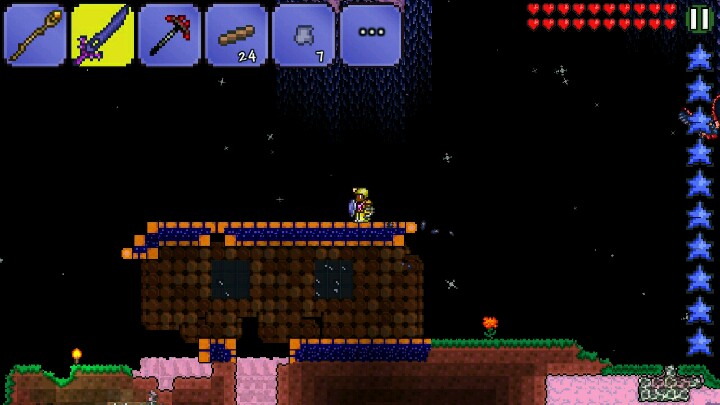Select the wood stack slot showing 24
Image resolution: width=720 pixels, height=405 pixels.
click(236, 35)
